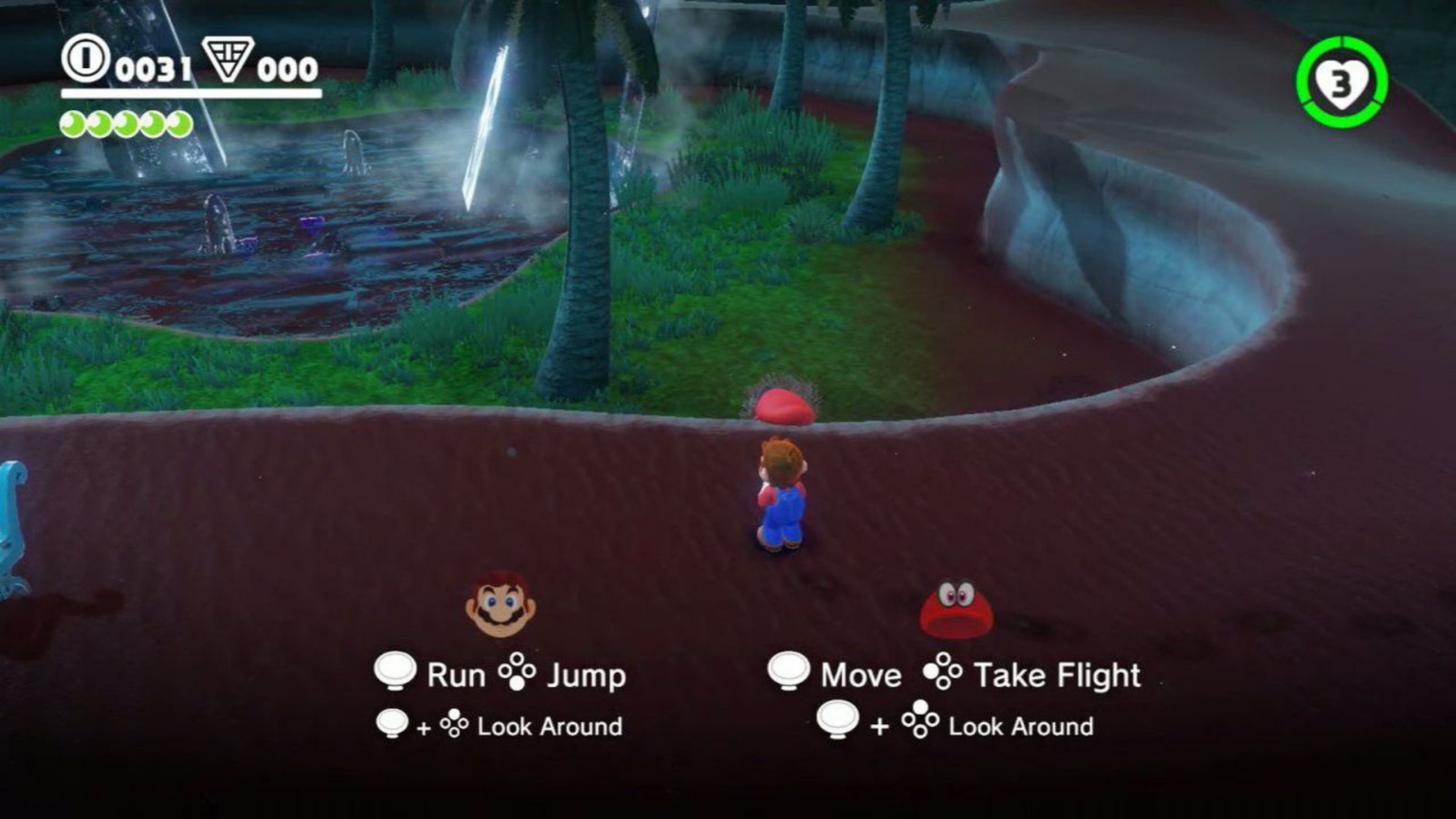The width and height of the screenshot is (1456, 819).
Task: Click the regional coin row of green dots
Action: pos(125,121)
